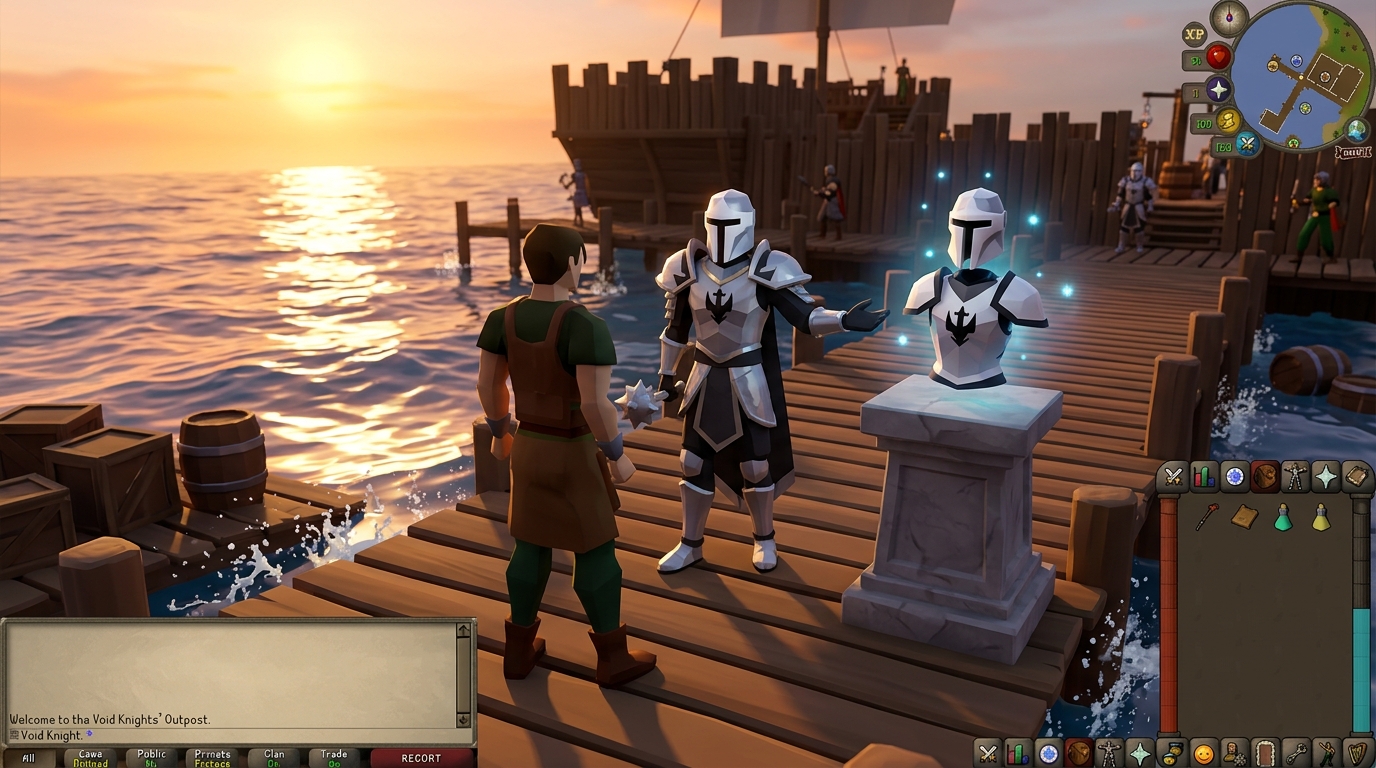Click the staff item in the inventory
The width and height of the screenshot is (1376, 768).
(1207, 517)
